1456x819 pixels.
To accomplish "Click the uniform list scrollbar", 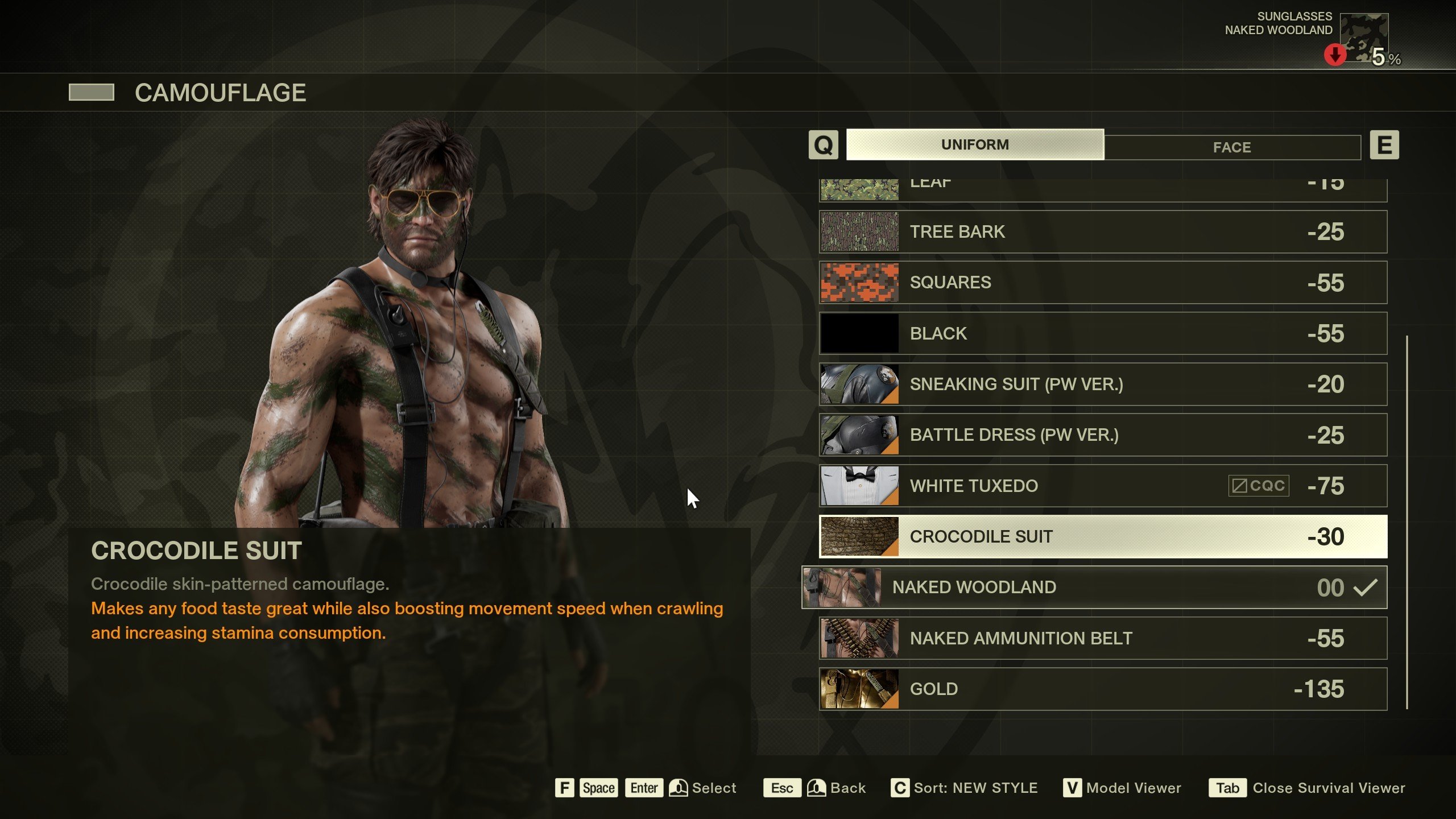I will 1407,522.
